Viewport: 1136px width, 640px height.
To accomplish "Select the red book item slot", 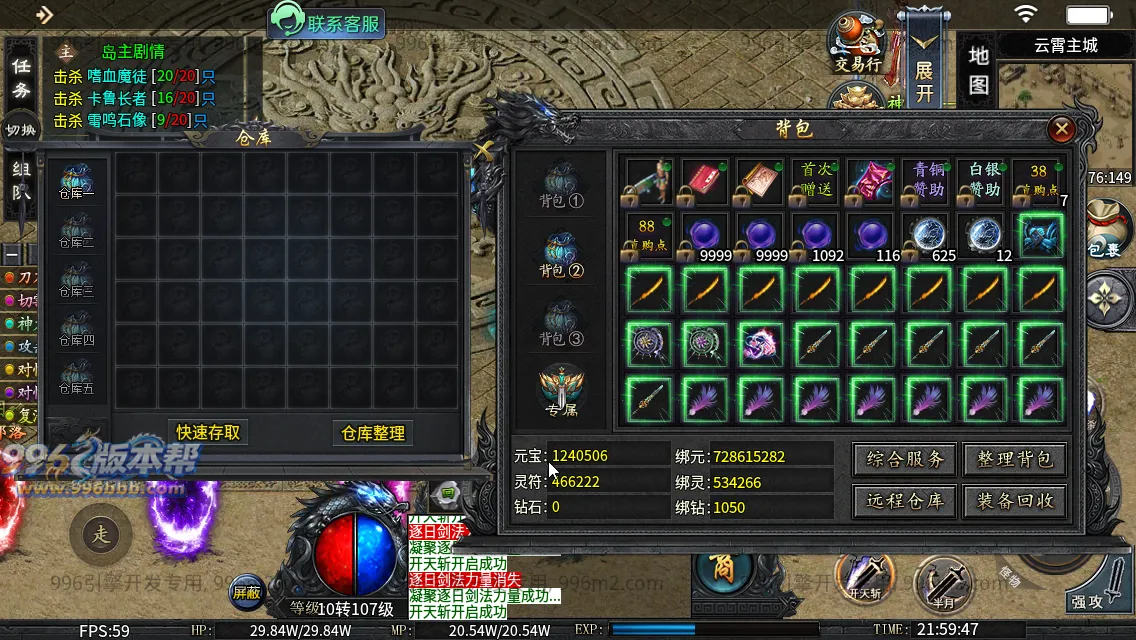I will tap(703, 181).
